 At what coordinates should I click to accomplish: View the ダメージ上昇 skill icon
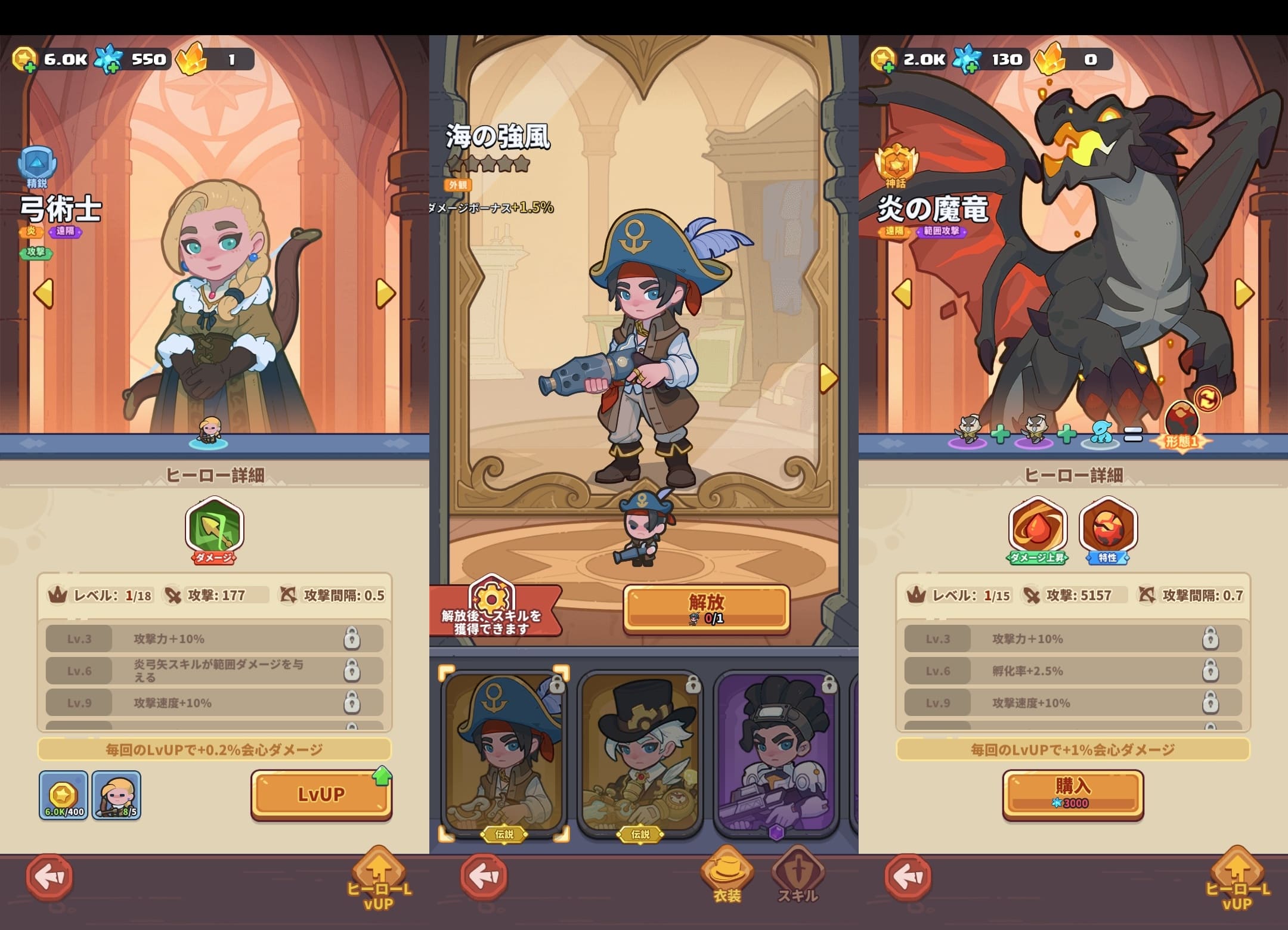[x=1038, y=526]
